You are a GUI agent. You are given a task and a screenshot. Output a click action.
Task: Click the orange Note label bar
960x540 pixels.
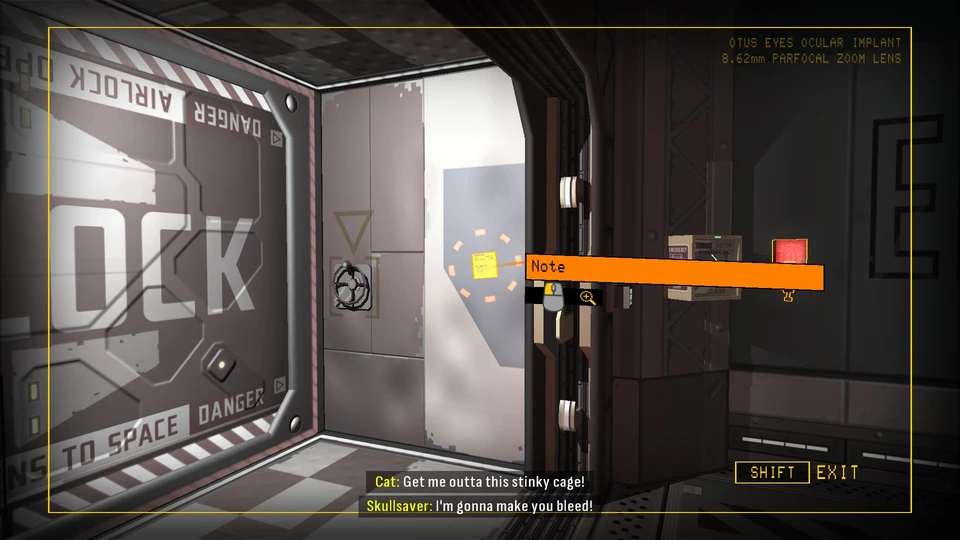(674, 272)
